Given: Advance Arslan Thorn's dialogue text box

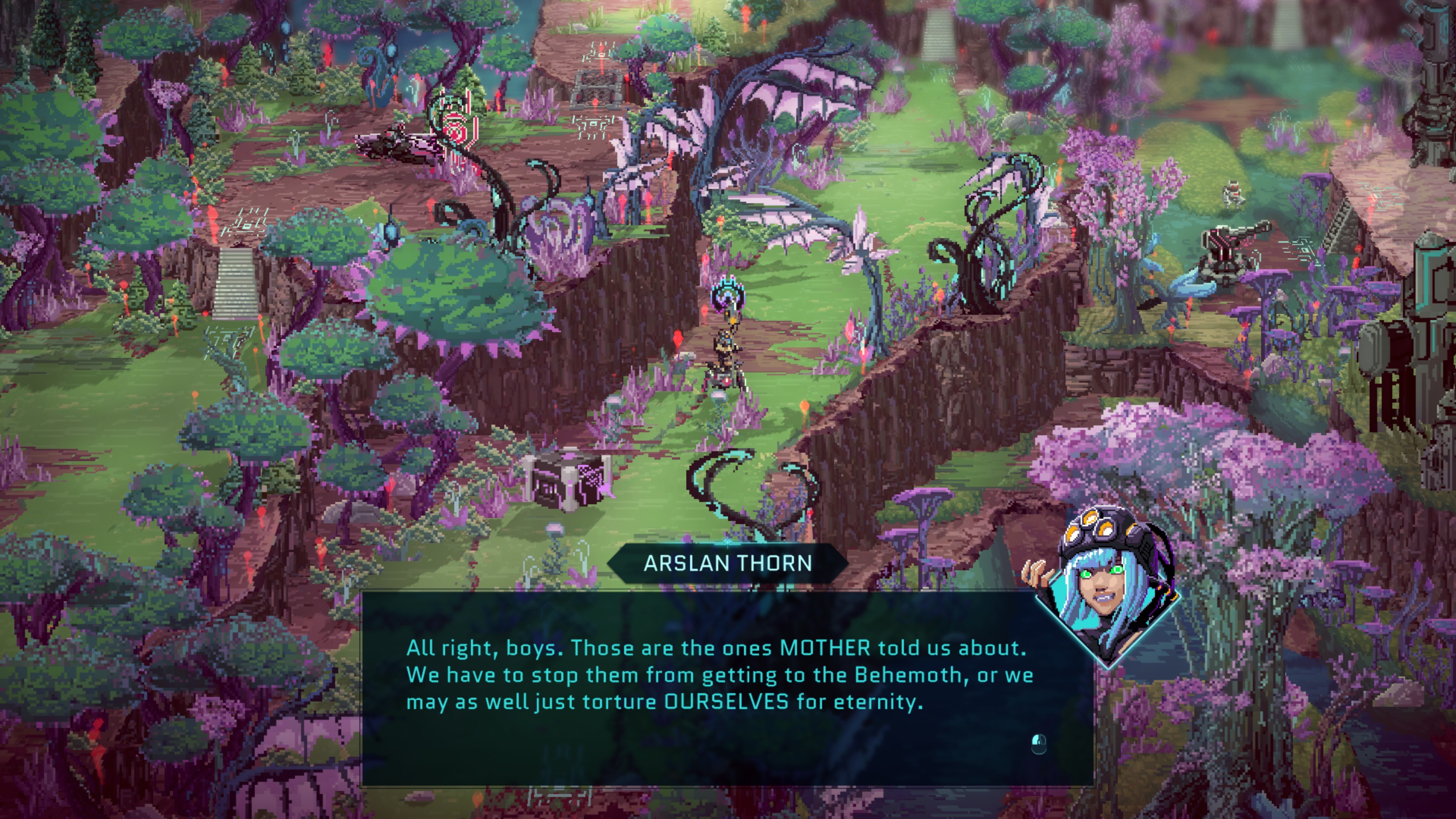Looking at the screenshot, I should coord(1038,744).
